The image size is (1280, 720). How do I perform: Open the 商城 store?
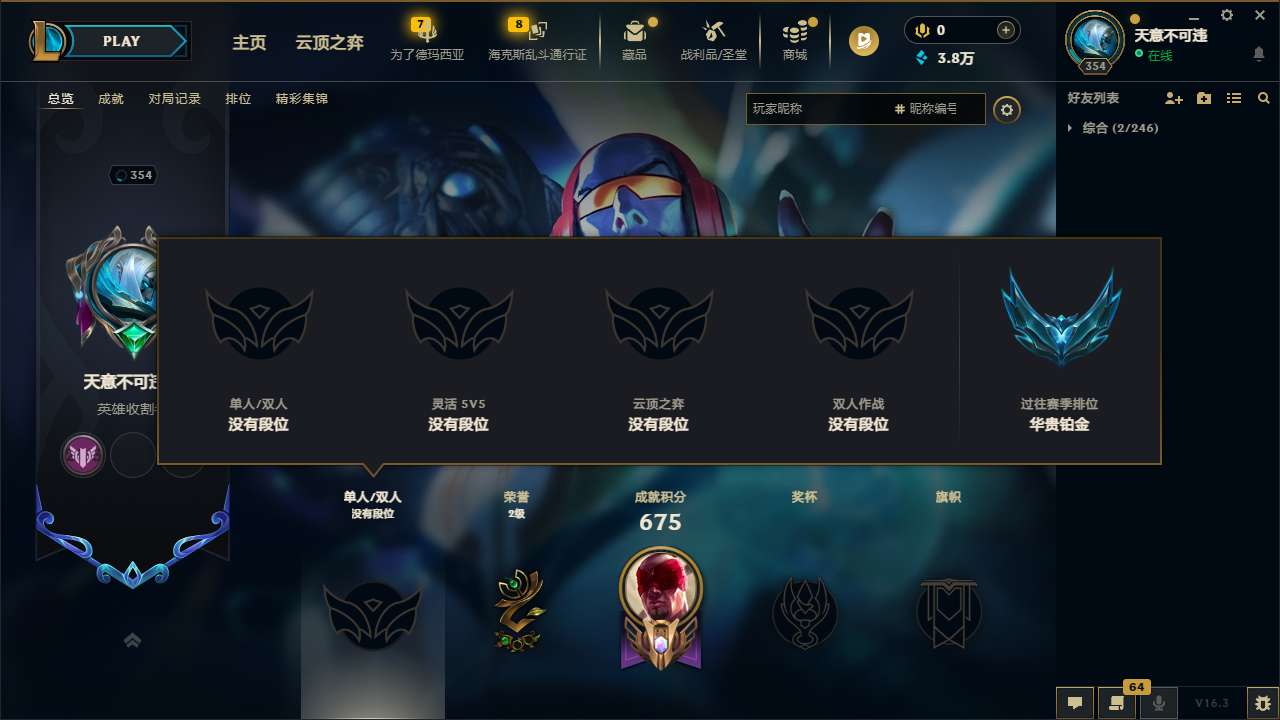click(795, 38)
